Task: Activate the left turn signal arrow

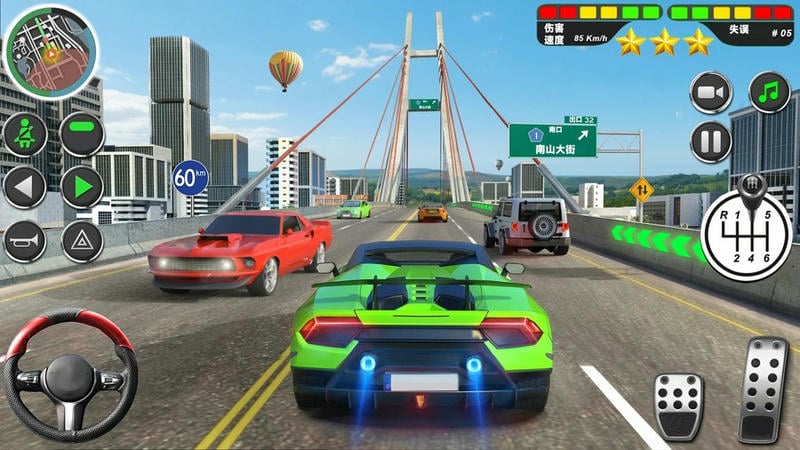Action: [25, 187]
